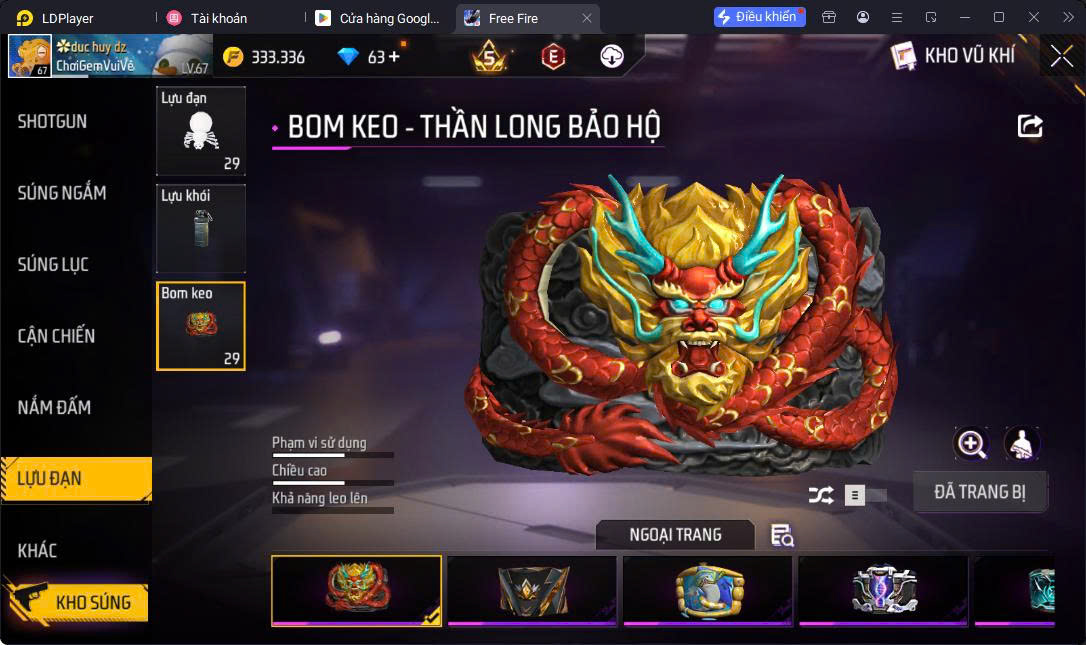The width and height of the screenshot is (1086, 645).
Task: Open the Kho Súng button
Action: coord(78,602)
